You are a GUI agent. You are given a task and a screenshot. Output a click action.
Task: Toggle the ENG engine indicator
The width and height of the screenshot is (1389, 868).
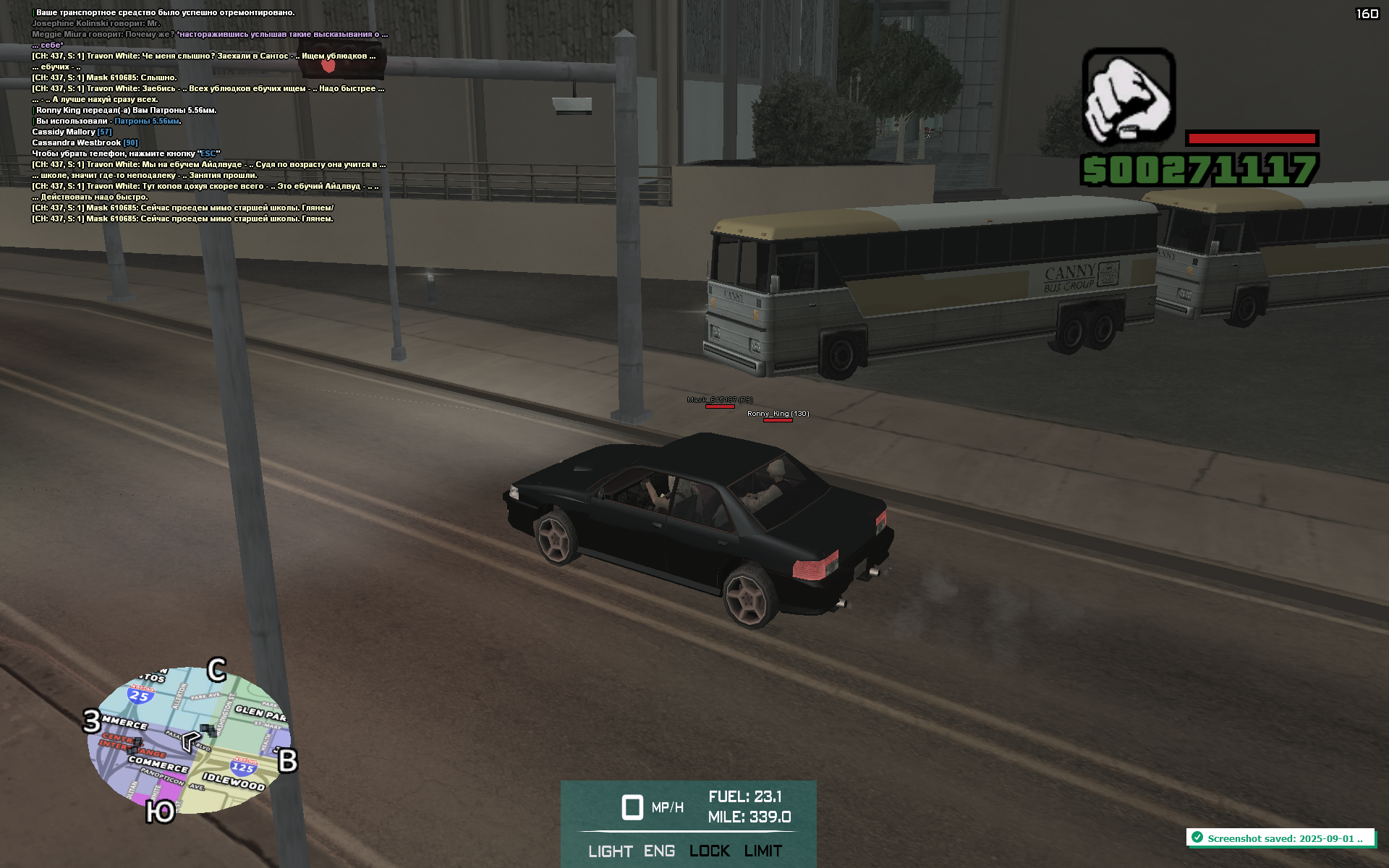click(659, 851)
